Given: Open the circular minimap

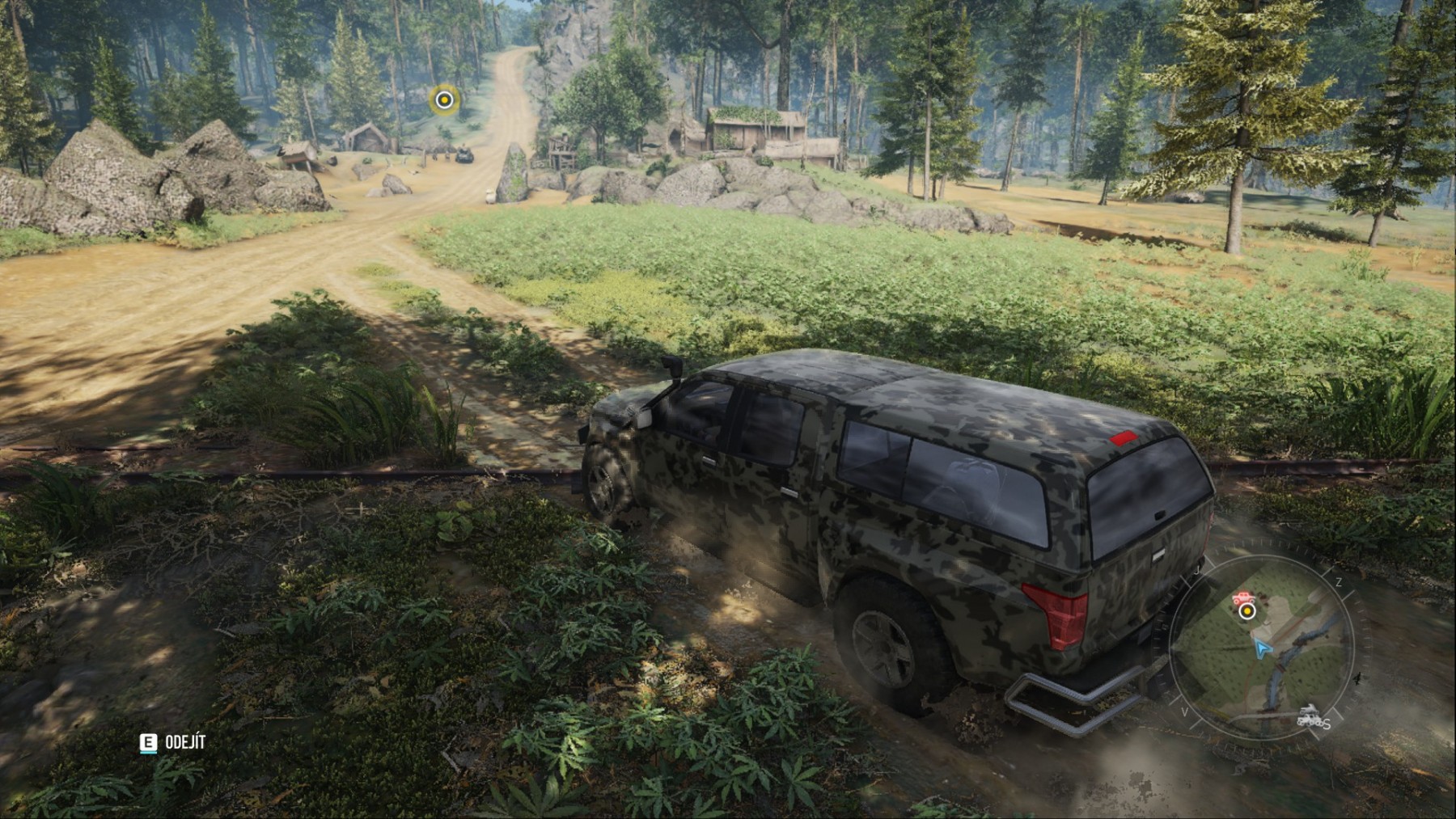Looking at the screenshot, I should point(1262,647).
